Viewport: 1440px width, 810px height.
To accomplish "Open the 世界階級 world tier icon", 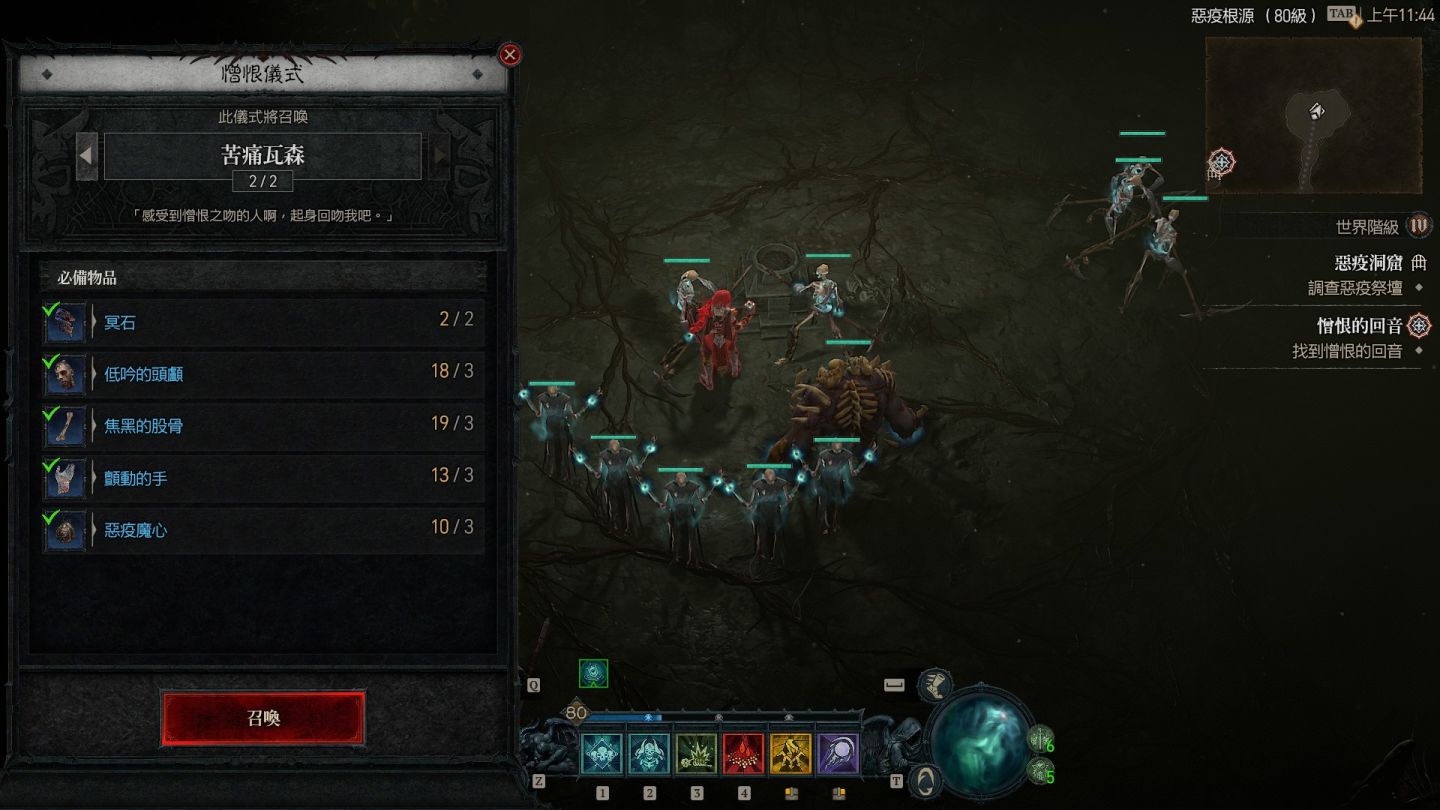I will (1419, 226).
